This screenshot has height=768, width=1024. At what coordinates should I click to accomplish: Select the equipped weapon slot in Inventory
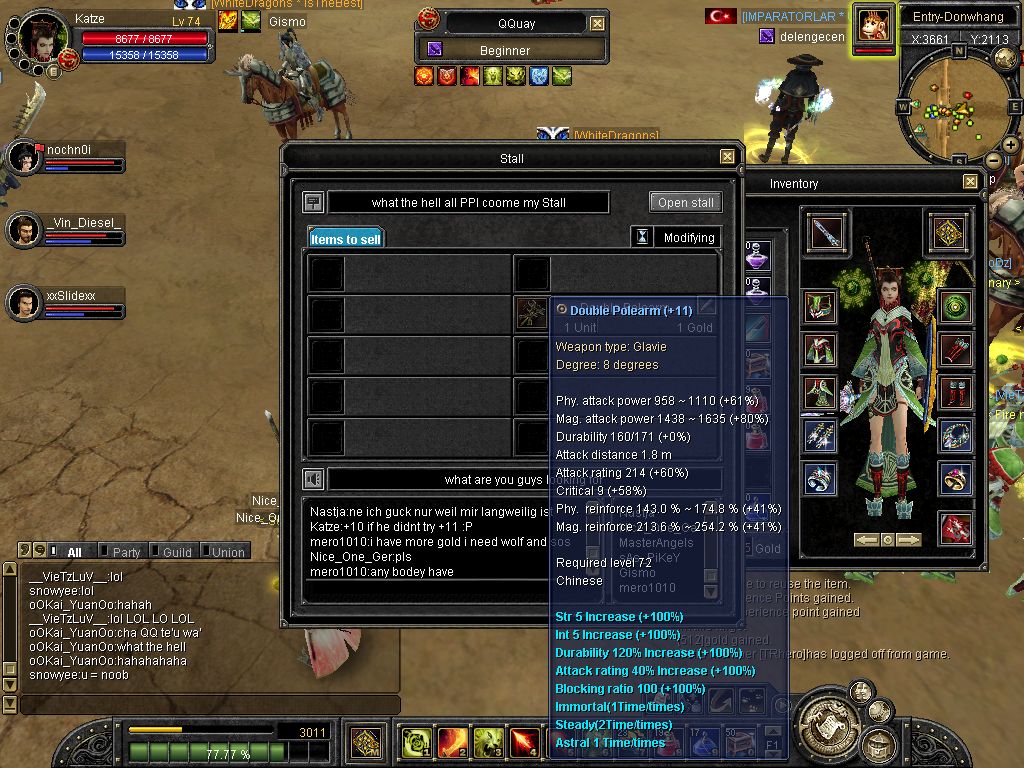click(x=827, y=232)
